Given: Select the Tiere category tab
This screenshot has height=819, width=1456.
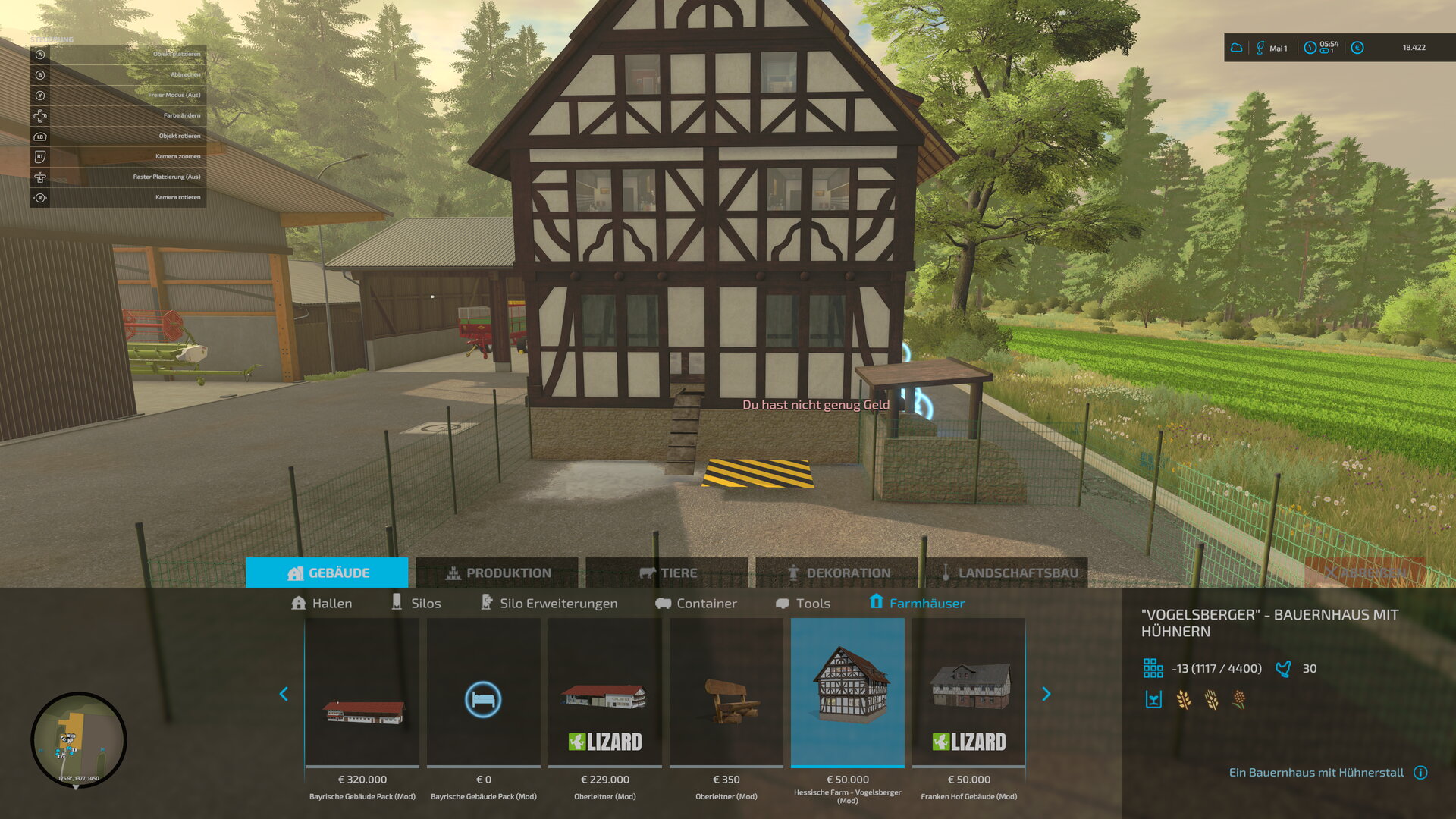Looking at the screenshot, I should (x=667, y=573).
